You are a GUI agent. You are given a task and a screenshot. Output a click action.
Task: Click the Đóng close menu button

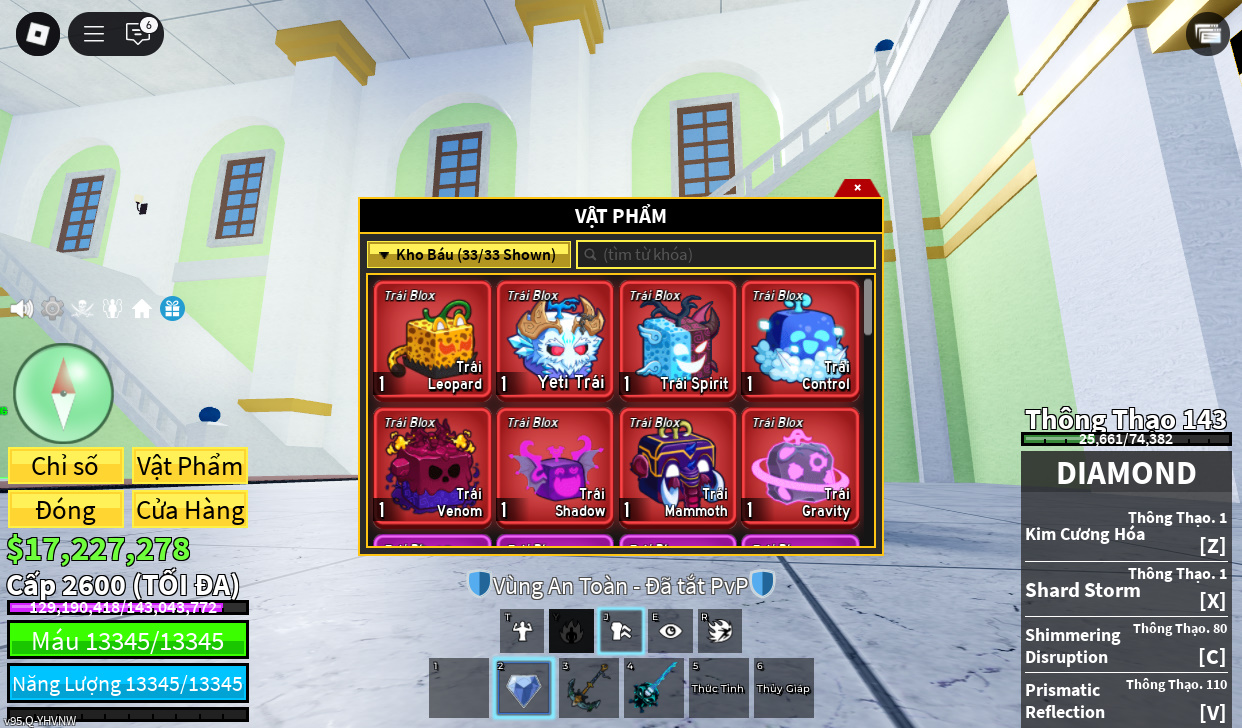pyautogui.click(x=65, y=510)
